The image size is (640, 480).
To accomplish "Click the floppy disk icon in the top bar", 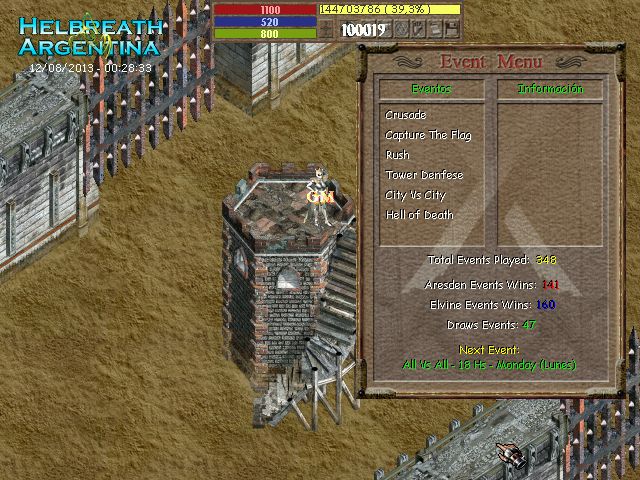I will click(x=453, y=30).
